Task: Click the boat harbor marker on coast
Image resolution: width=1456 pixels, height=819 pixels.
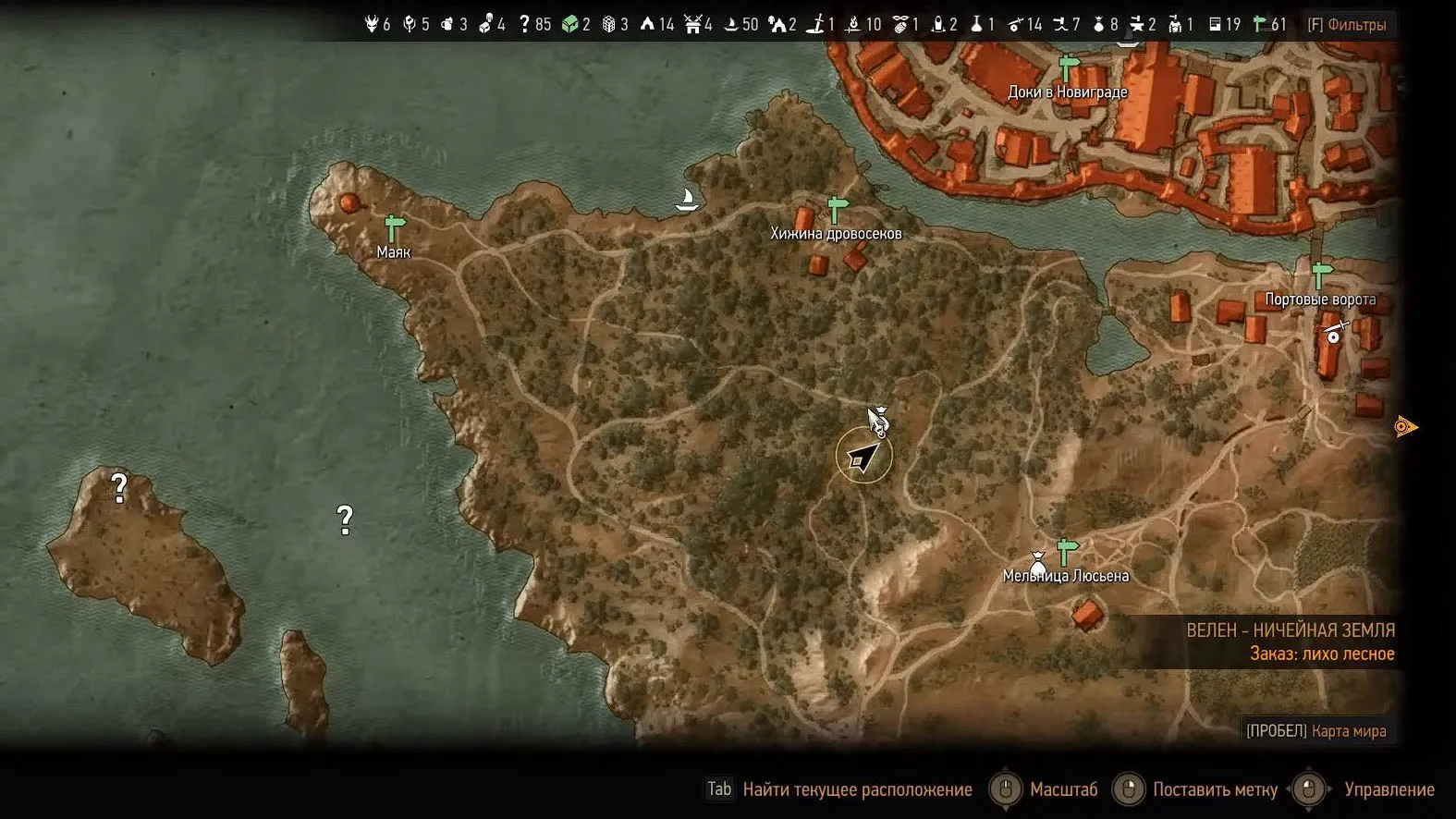Action: pyautogui.click(x=687, y=200)
